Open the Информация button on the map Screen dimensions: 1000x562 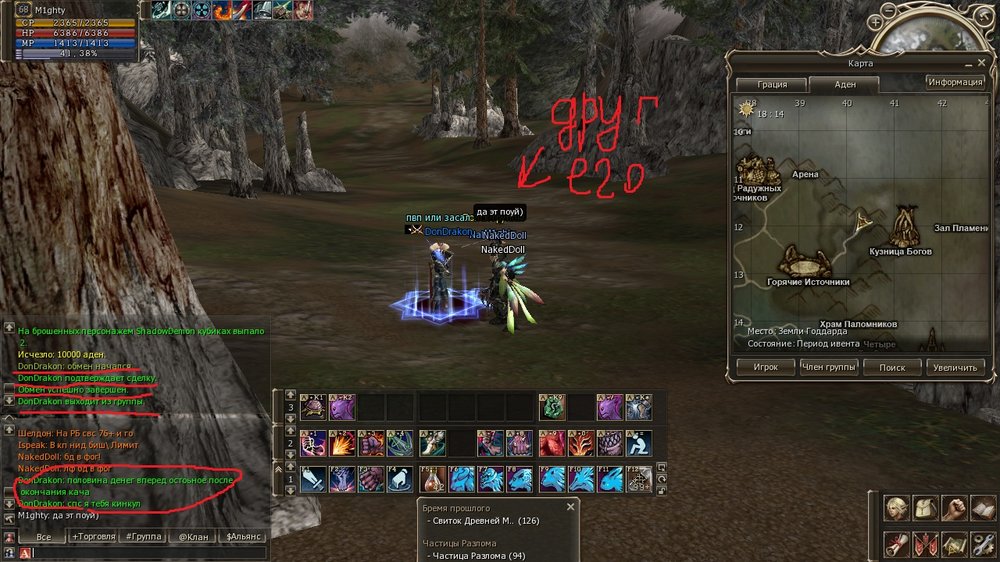point(955,82)
